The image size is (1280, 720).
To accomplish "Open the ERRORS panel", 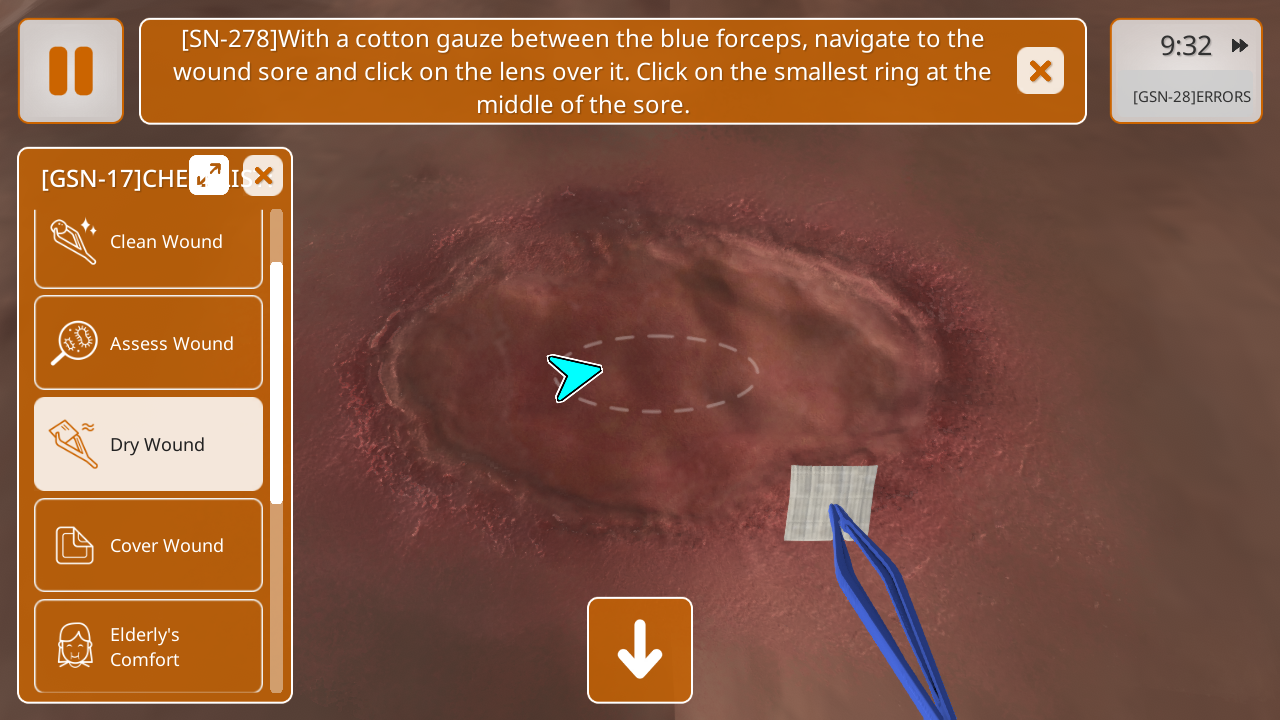I will pyautogui.click(x=1191, y=97).
